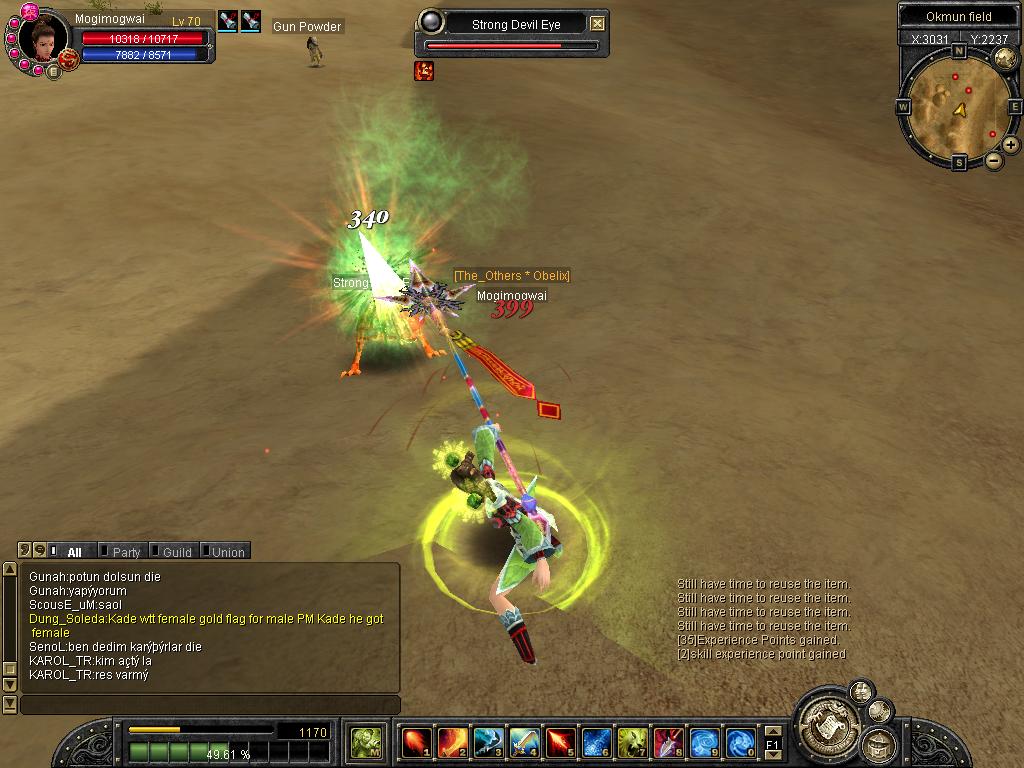
Task: Open the world map globe button
Action: tap(1005, 58)
